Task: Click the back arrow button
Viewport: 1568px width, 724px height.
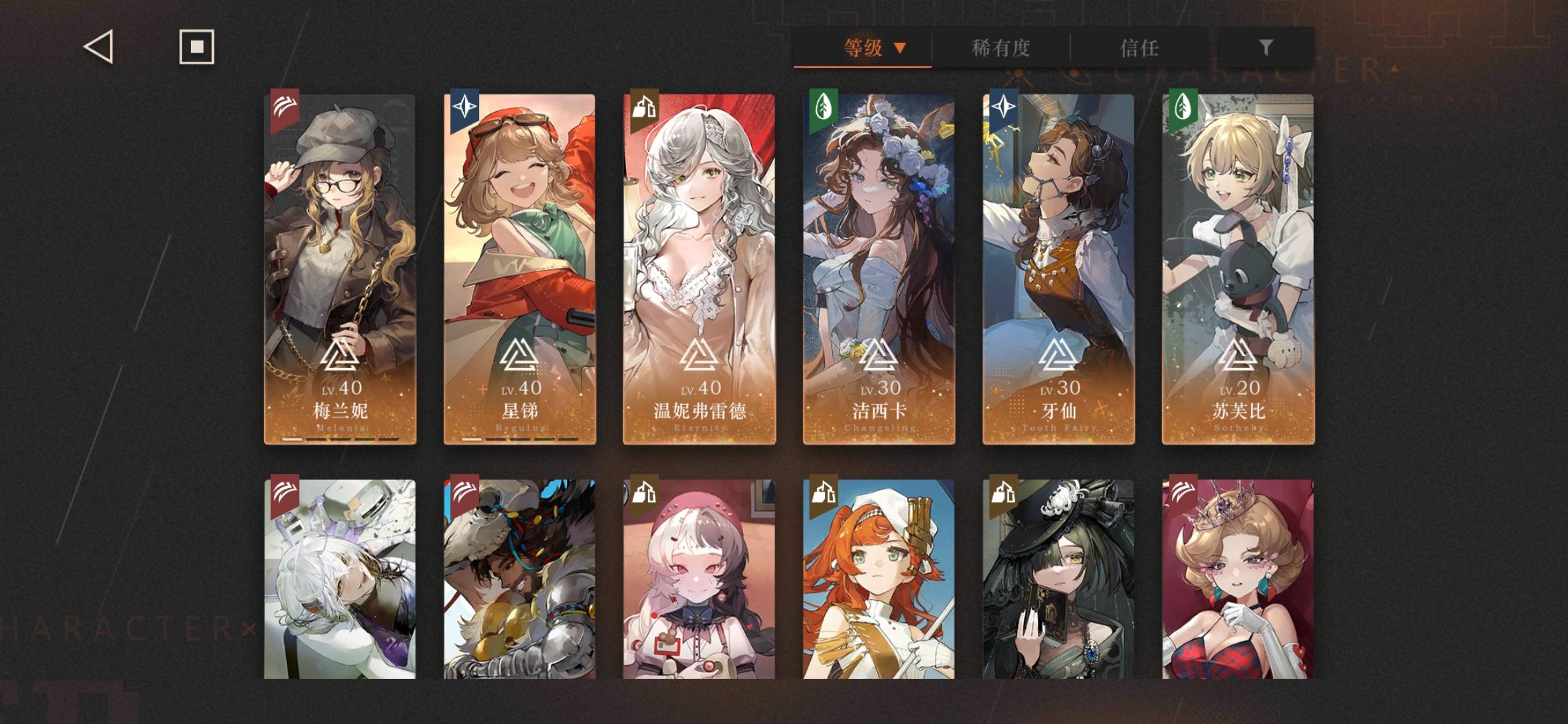Action: (98, 47)
